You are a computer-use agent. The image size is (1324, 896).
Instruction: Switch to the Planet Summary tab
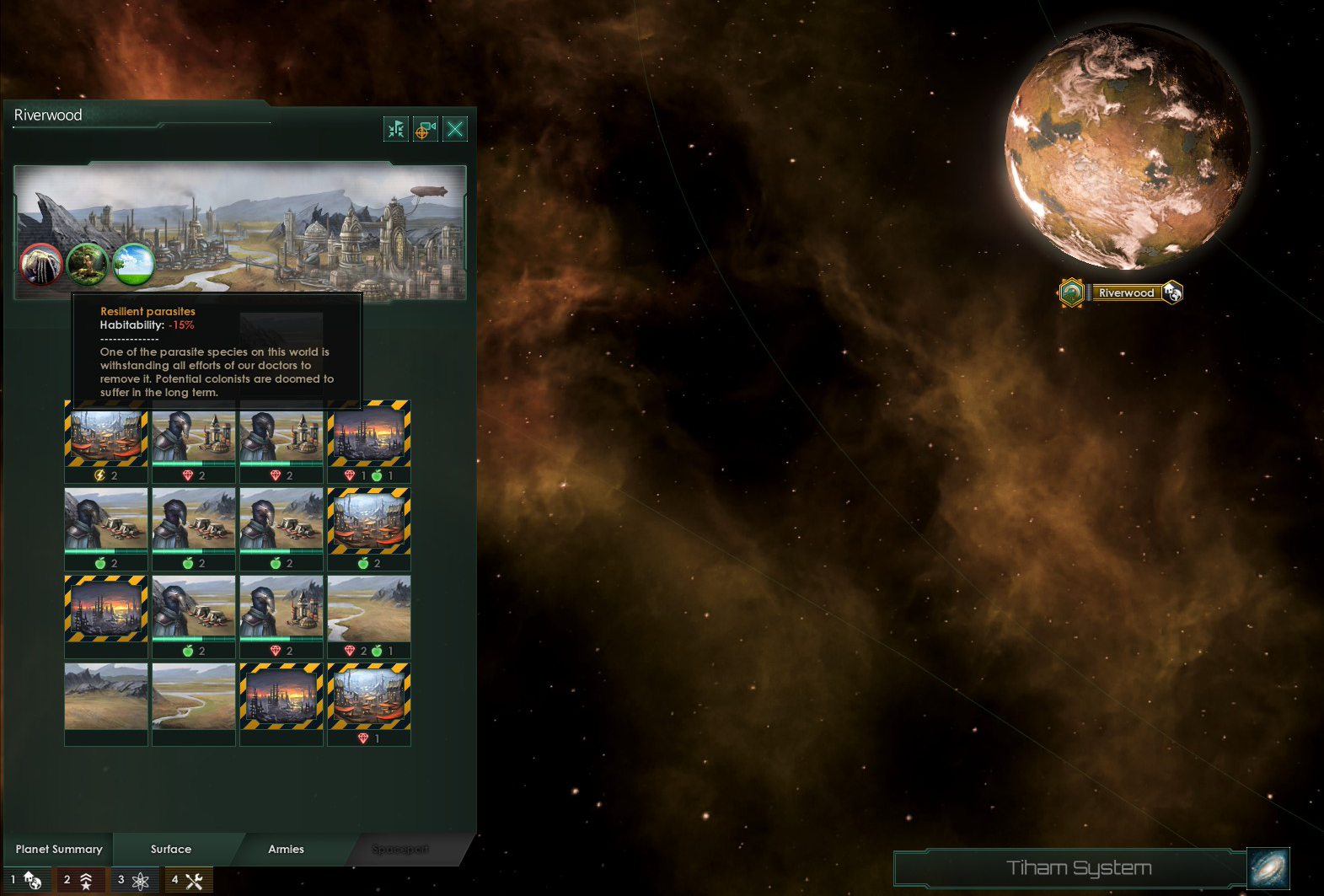point(59,849)
